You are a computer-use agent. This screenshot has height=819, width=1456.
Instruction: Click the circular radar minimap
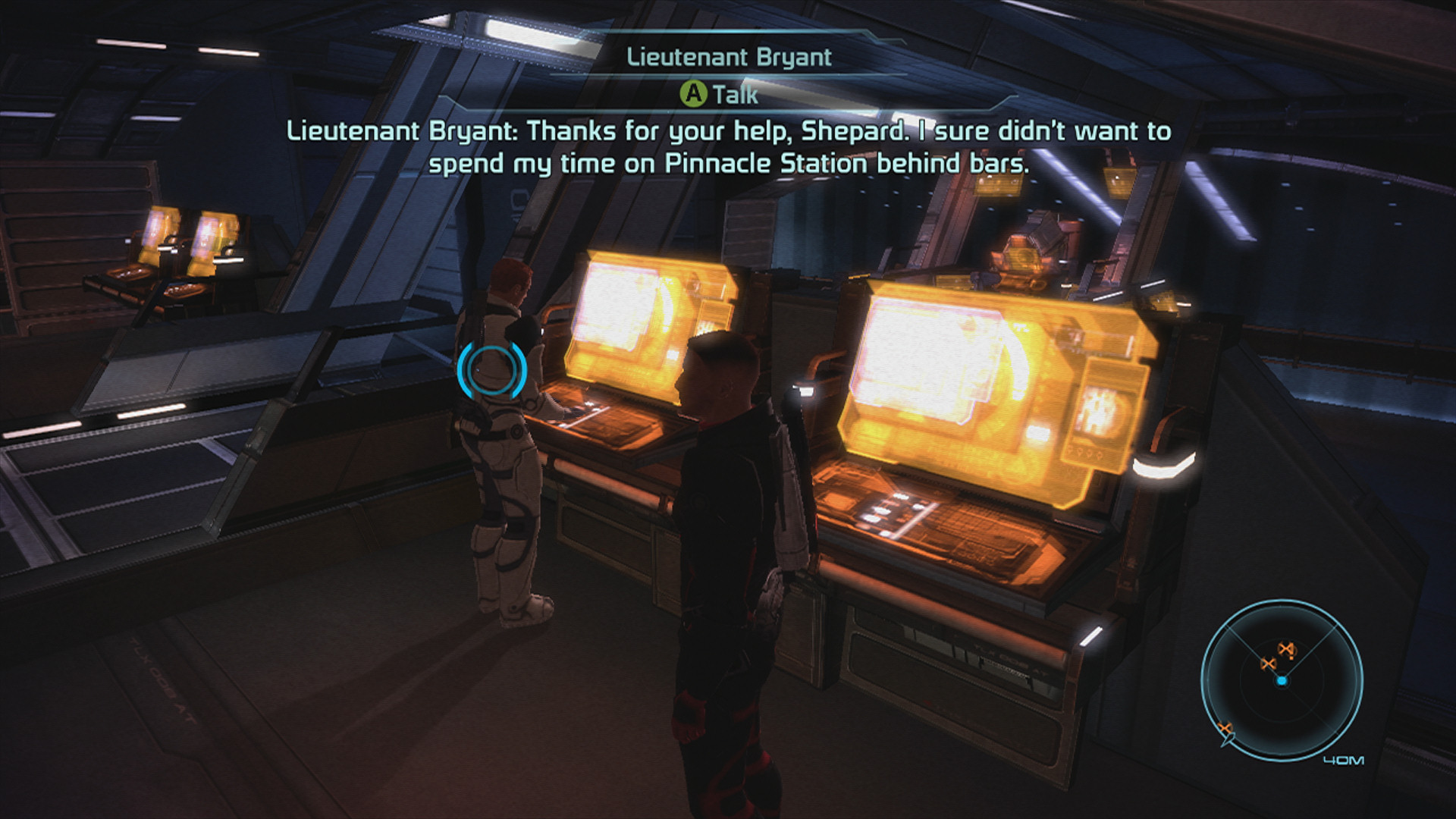click(1282, 680)
